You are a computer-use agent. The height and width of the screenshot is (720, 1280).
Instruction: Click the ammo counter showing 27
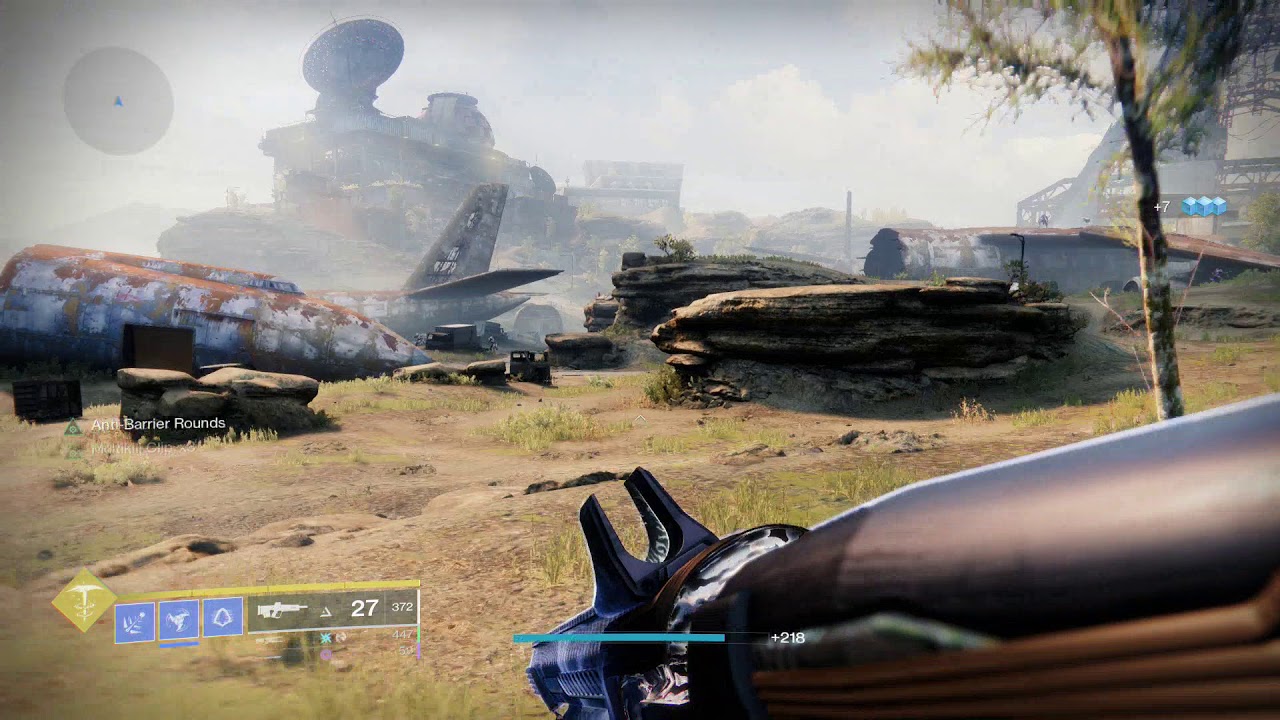pyautogui.click(x=365, y=608)
